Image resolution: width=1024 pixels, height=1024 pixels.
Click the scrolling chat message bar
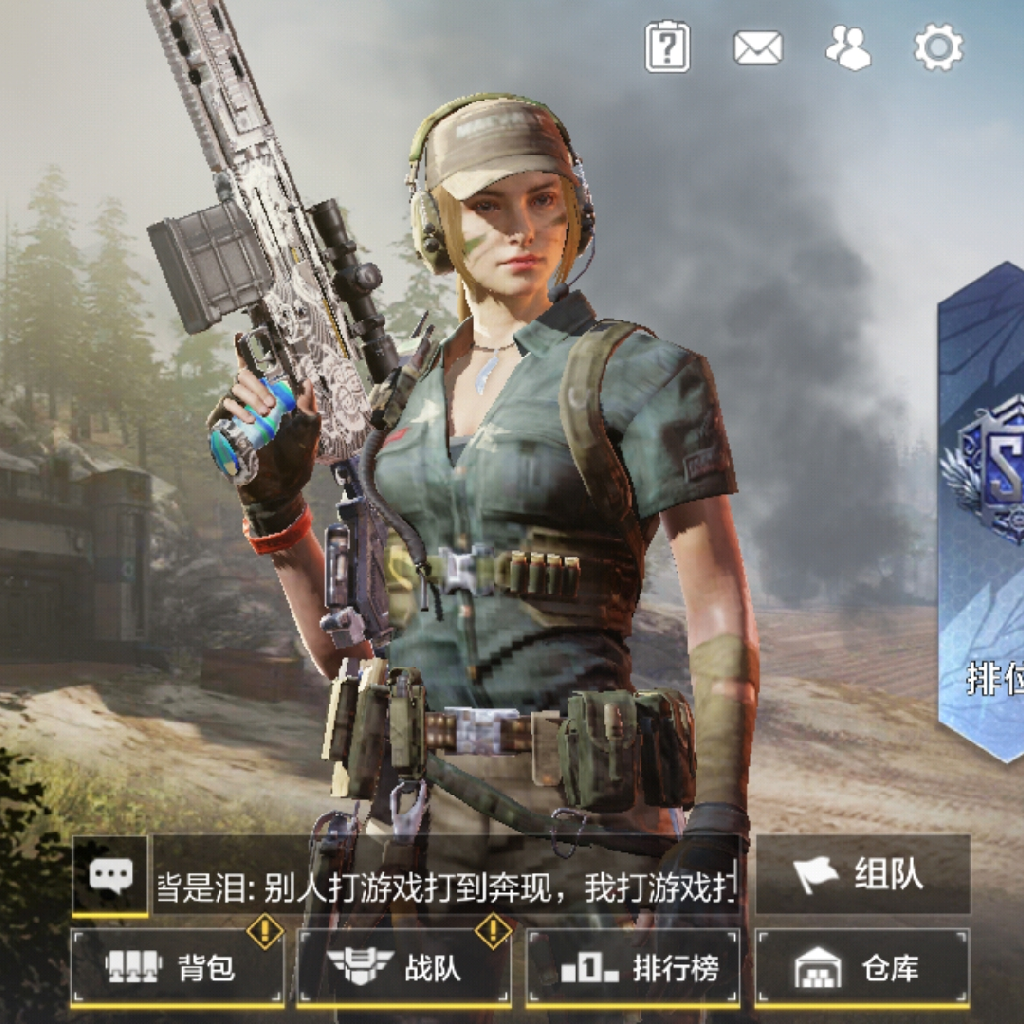click(446, 886)
